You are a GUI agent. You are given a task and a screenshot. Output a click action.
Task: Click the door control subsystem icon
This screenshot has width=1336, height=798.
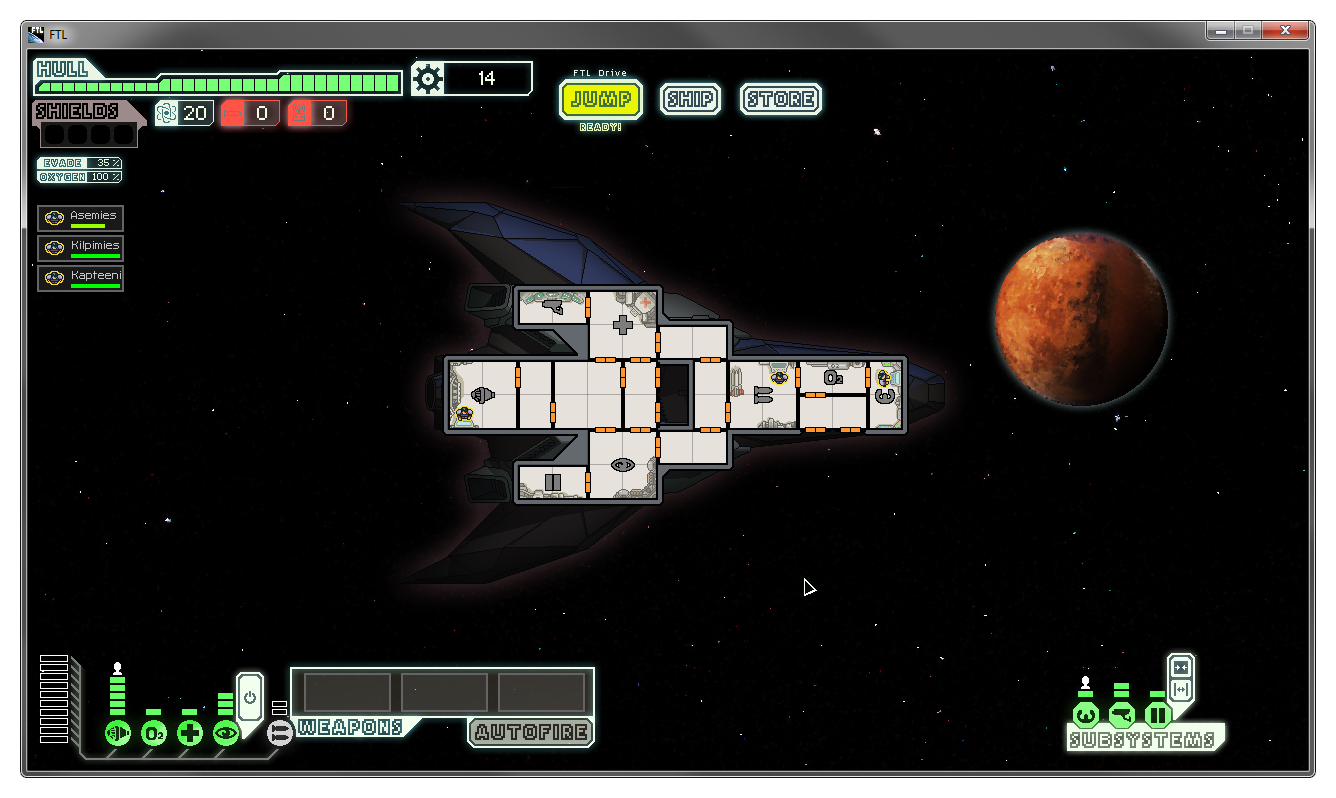click(x=1158, y=715)
